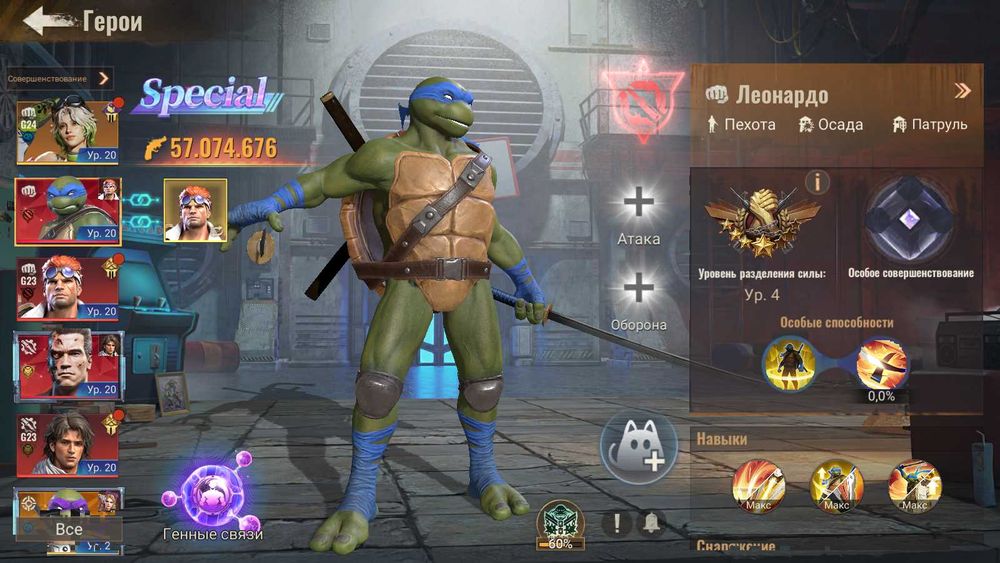Screen dimensions: 1000x563
Task: Pick the brown-haired G23 hero portrait
Action: pyautogui.click(x=68, y=443)
